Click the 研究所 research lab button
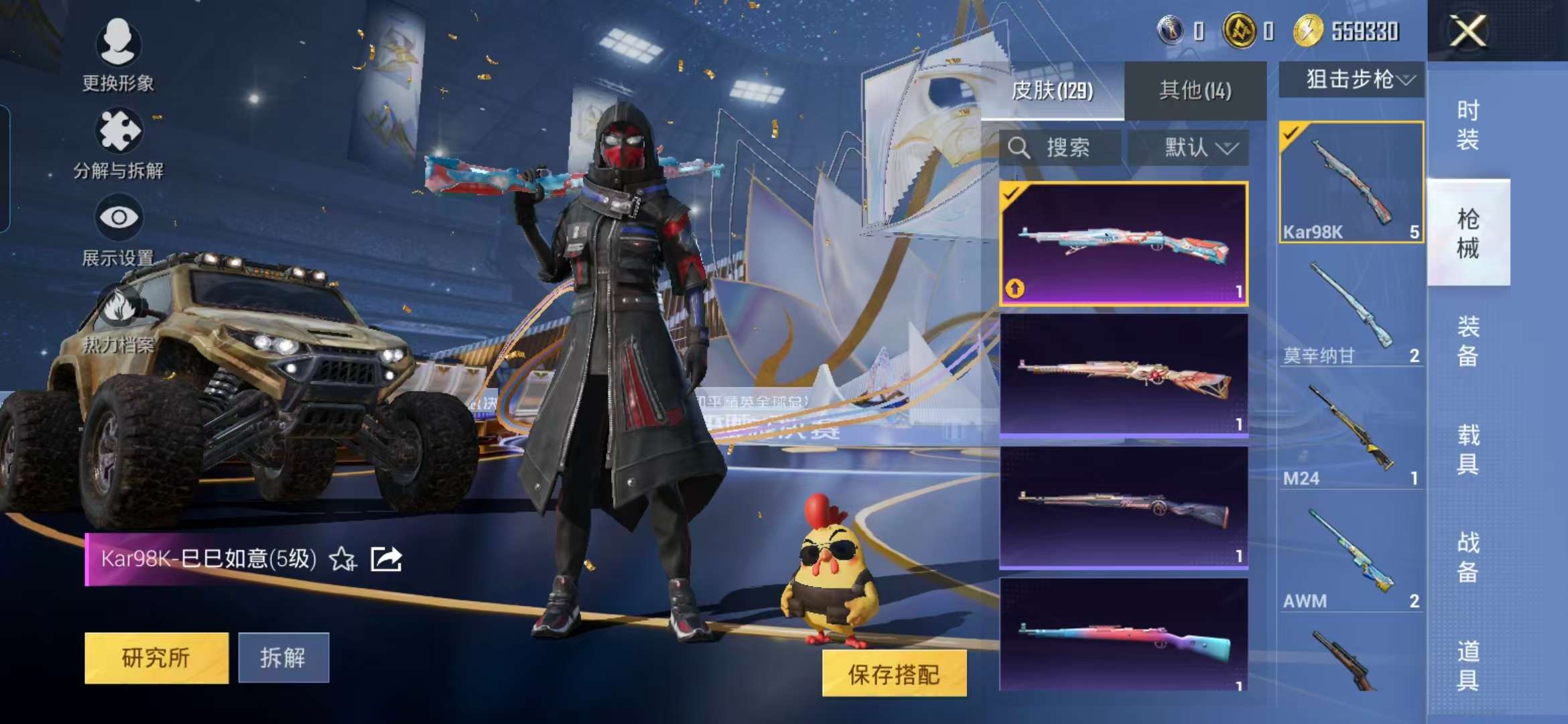This screenshot has height=724, width=1568. tap(155, 659)
